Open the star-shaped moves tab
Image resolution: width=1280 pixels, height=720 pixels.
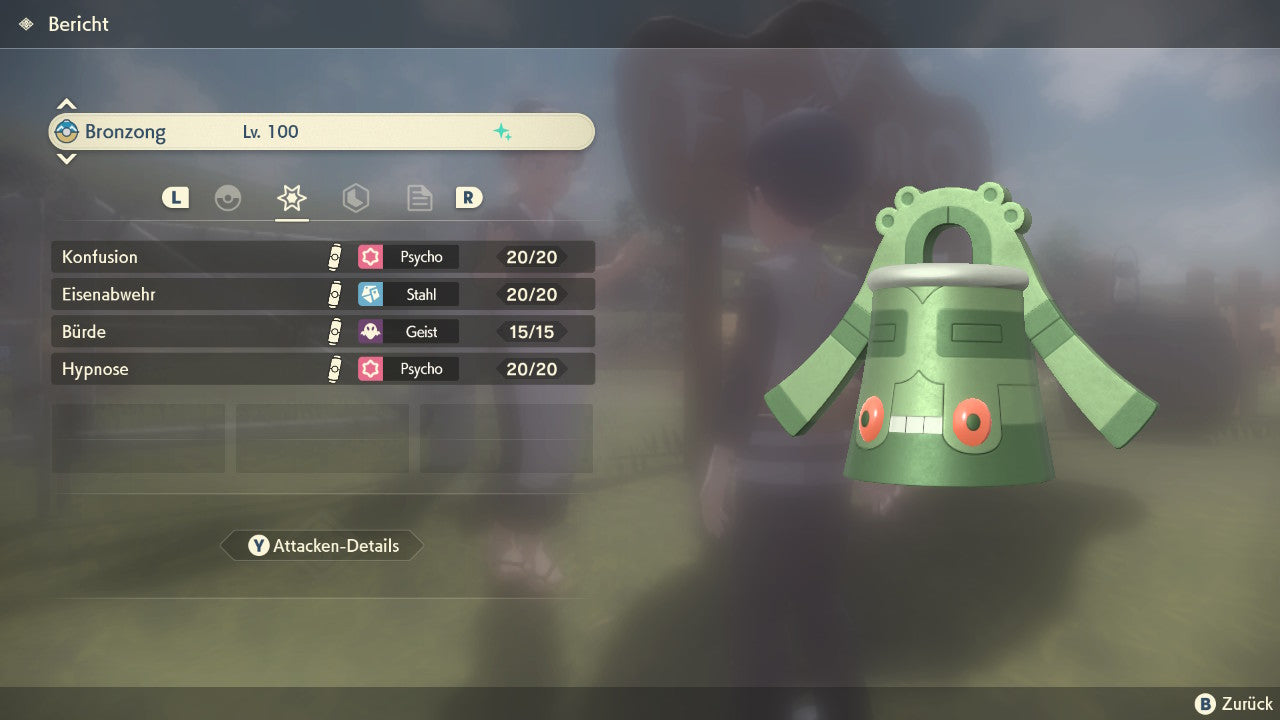click(292, 198)
